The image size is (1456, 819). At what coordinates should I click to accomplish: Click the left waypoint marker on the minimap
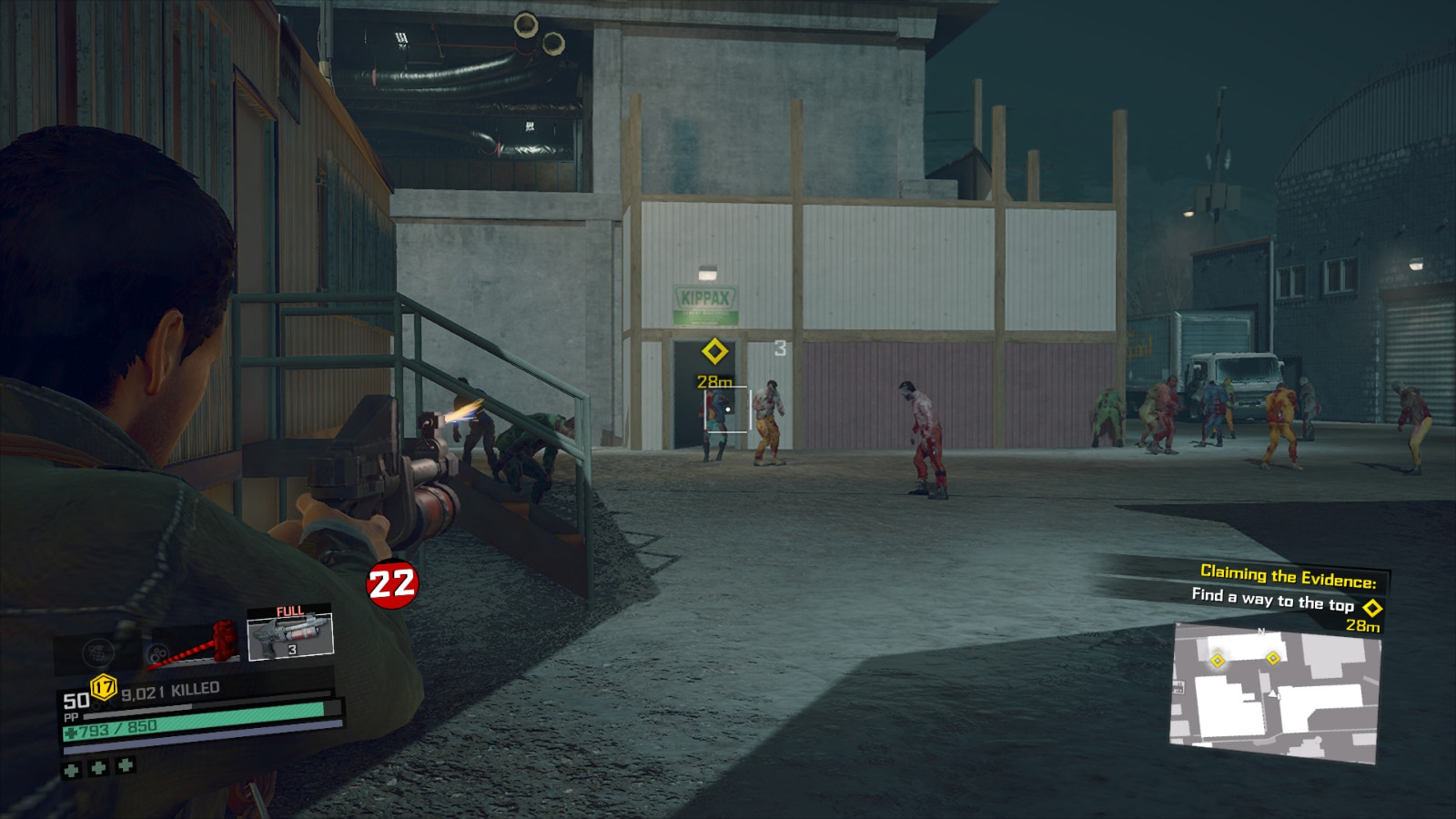[x=1217, y=661]
